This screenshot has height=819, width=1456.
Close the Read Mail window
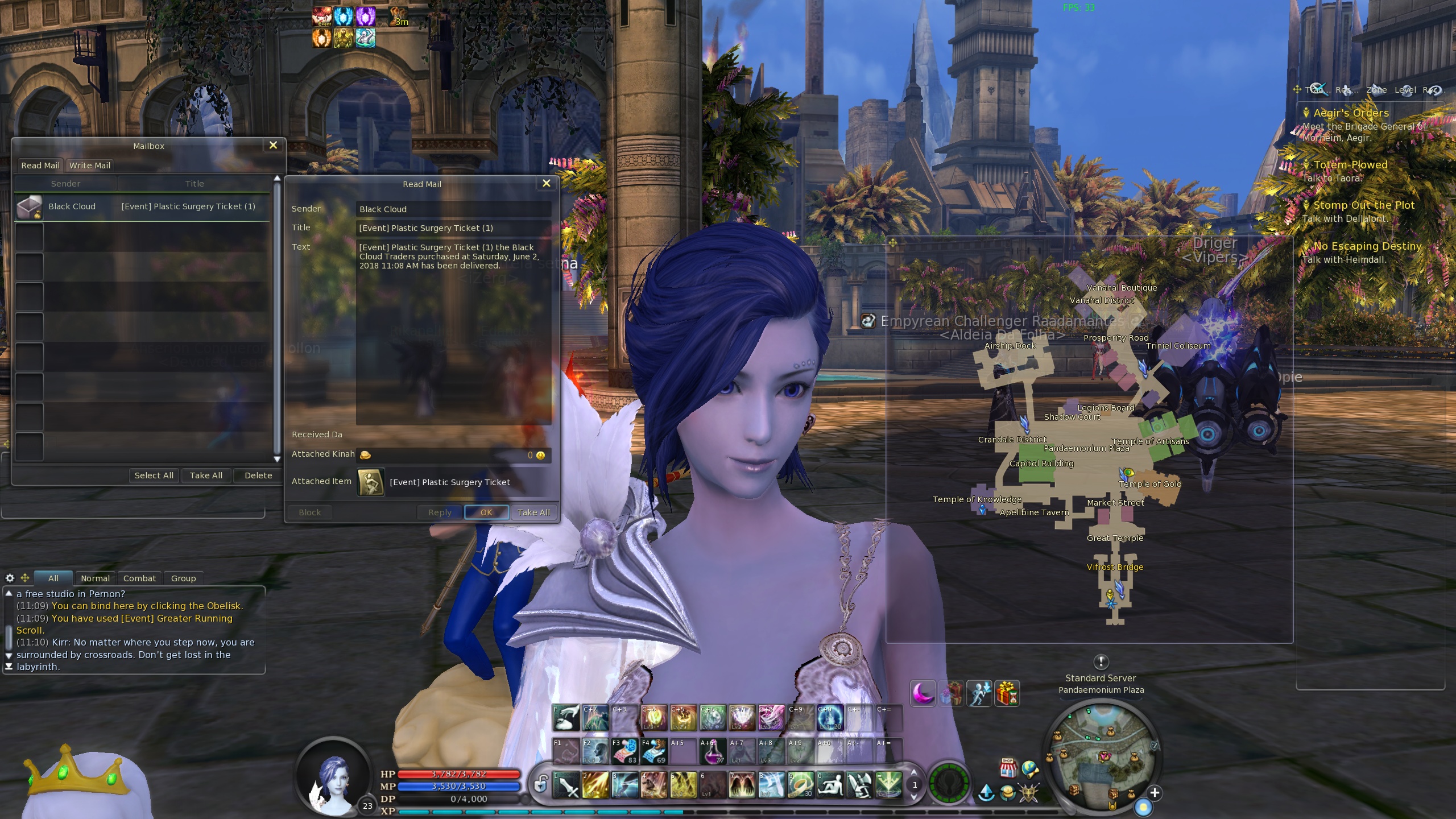point(546,183)
